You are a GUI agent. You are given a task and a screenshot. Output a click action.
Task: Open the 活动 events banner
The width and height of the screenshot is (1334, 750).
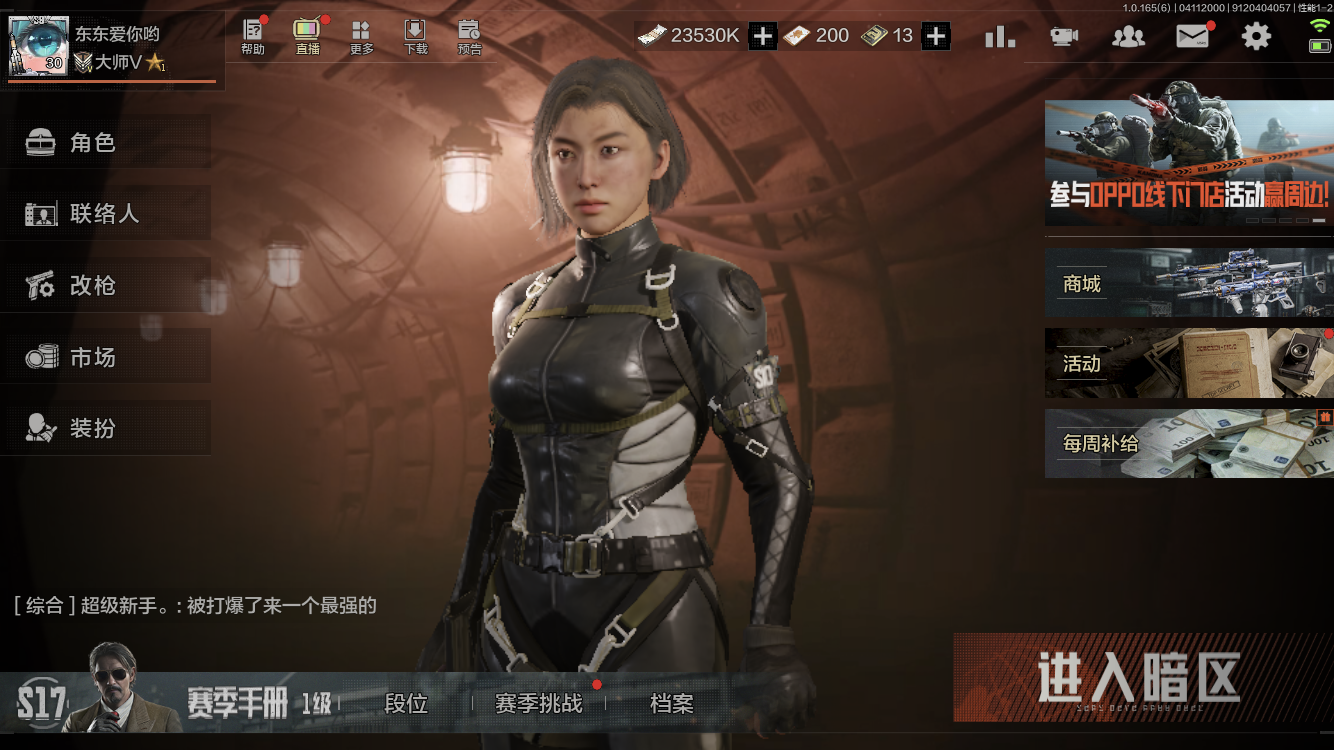pyautogui.click(x=1188, y=363)
